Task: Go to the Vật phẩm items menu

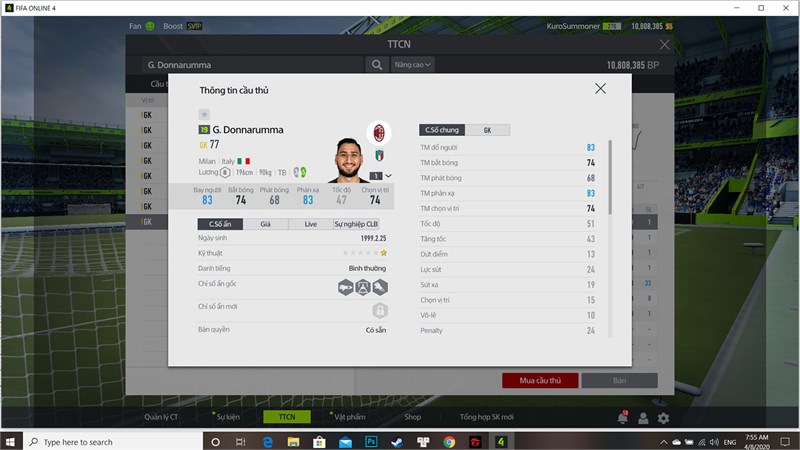Action: pos(351,417)
